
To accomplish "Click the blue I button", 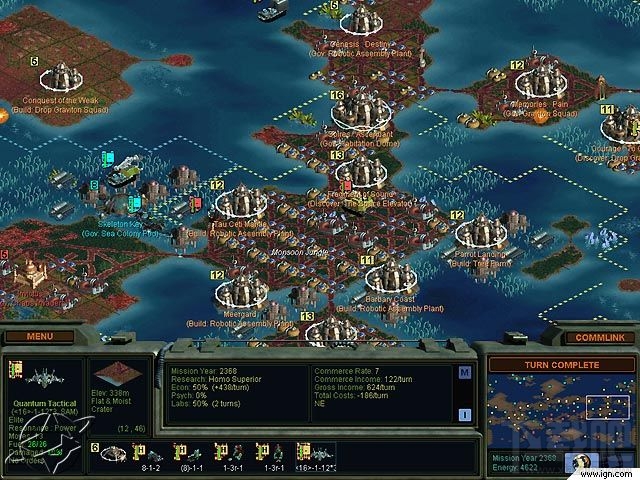I will [x=465, y=415].
